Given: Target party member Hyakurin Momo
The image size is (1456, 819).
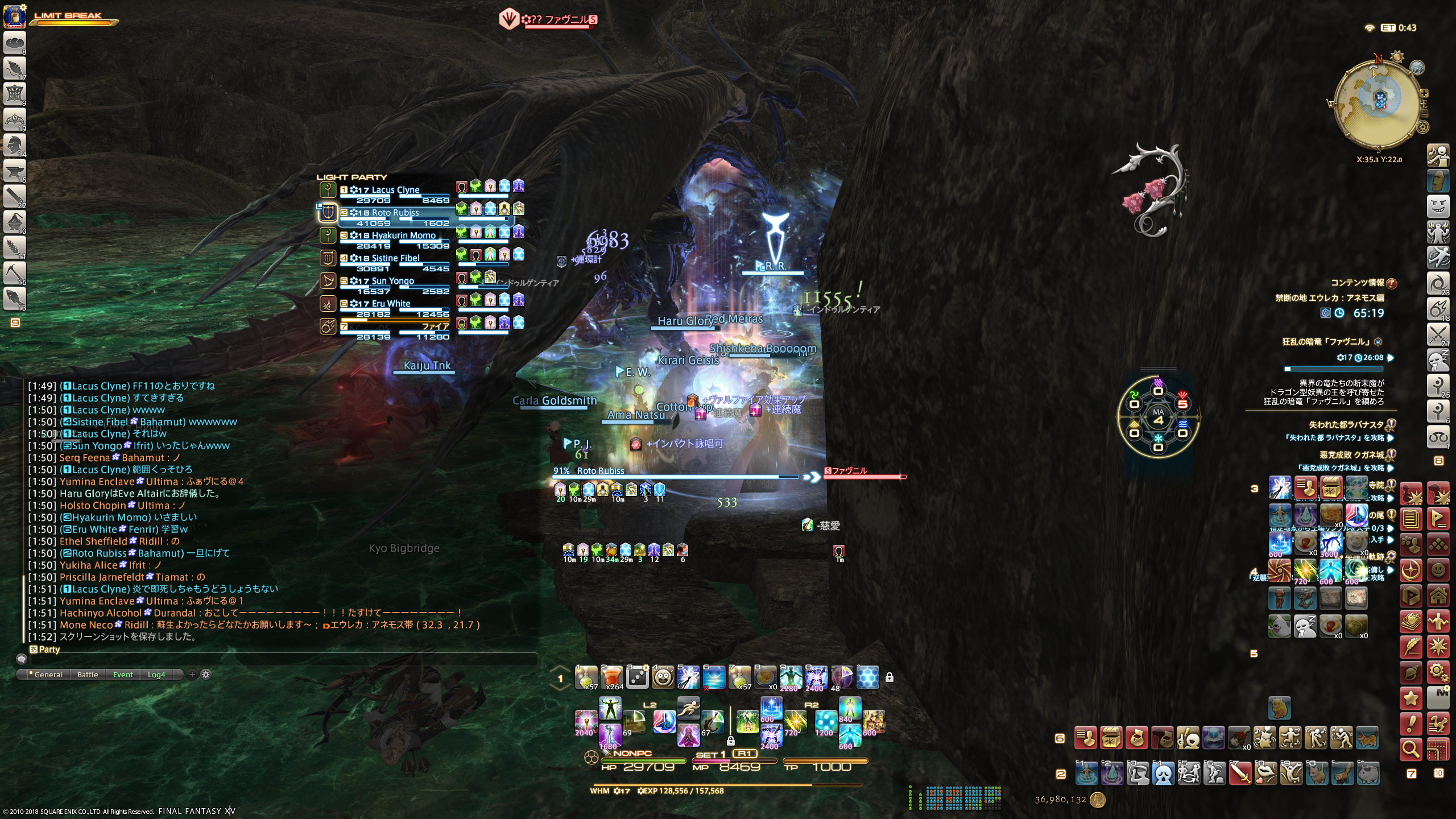Looking at the screenshot, I should click(403, 235).
